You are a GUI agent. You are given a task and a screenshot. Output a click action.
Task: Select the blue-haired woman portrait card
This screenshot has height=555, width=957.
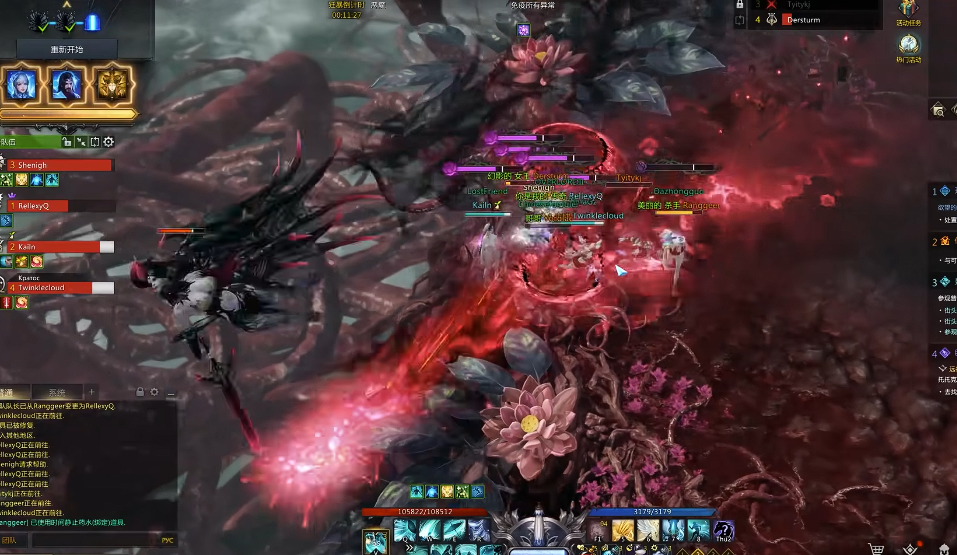click(23, 84)
